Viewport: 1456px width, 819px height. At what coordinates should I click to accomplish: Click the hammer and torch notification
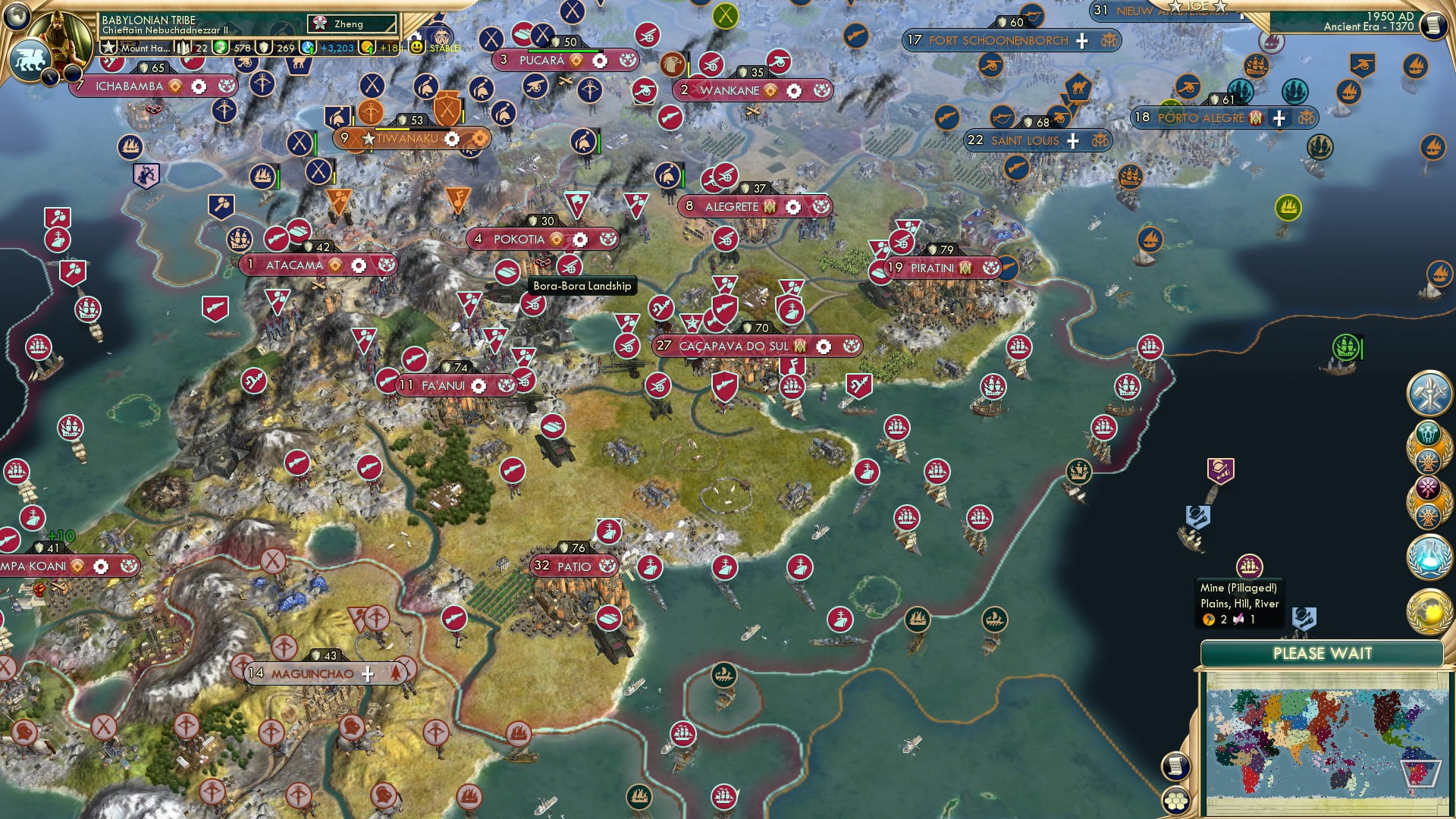click(1429, 393)
